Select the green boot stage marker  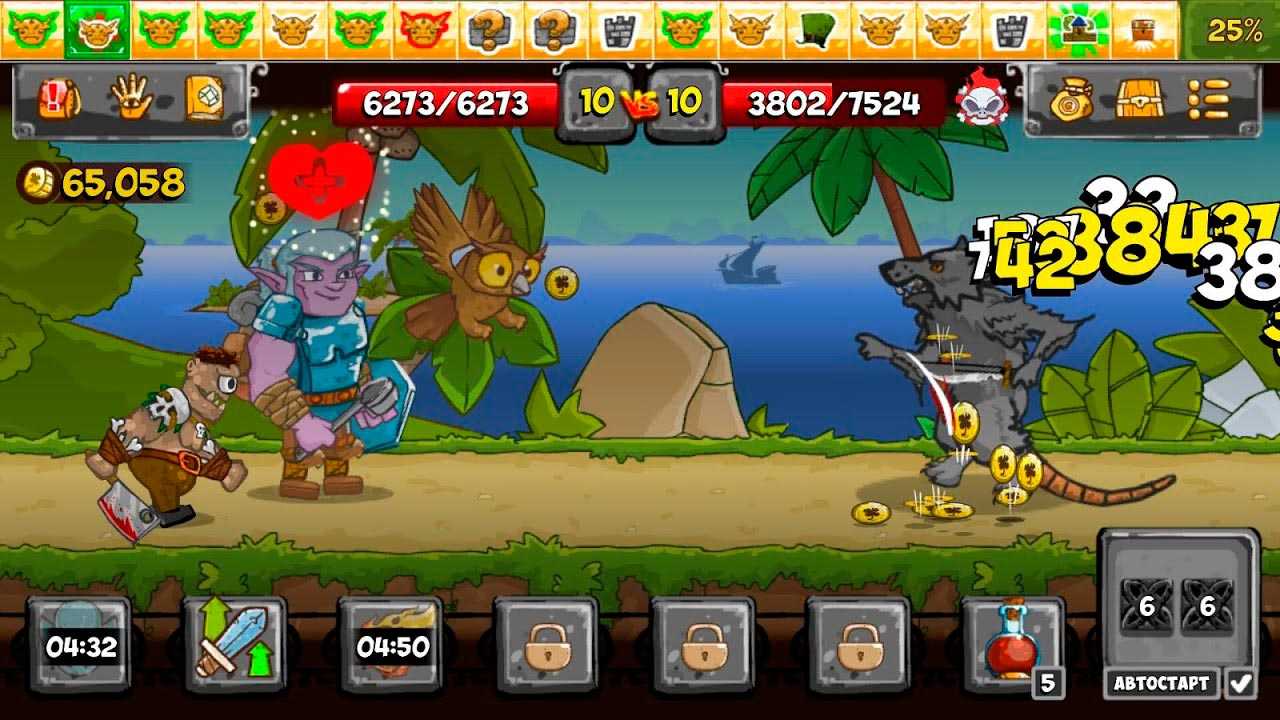coord(818,30)
